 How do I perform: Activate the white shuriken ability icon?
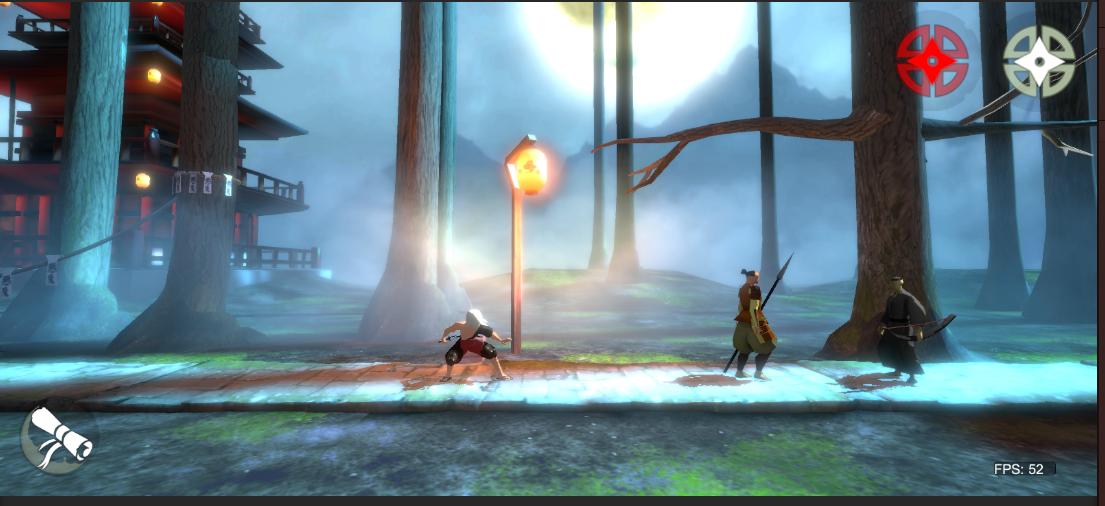point(1039,61)
